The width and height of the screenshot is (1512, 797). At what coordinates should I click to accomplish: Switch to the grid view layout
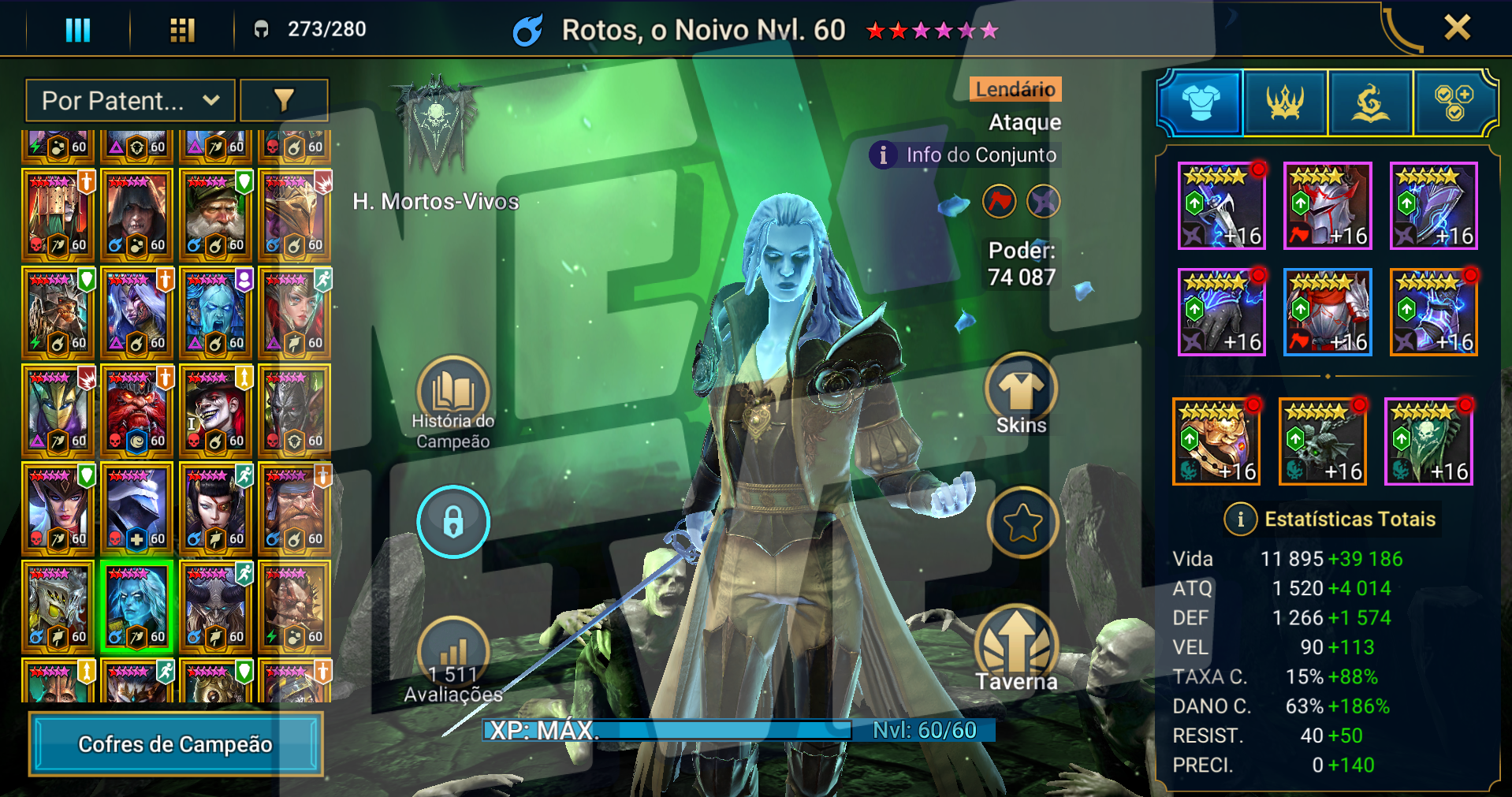pyautogui.click(x=182, y=30)
